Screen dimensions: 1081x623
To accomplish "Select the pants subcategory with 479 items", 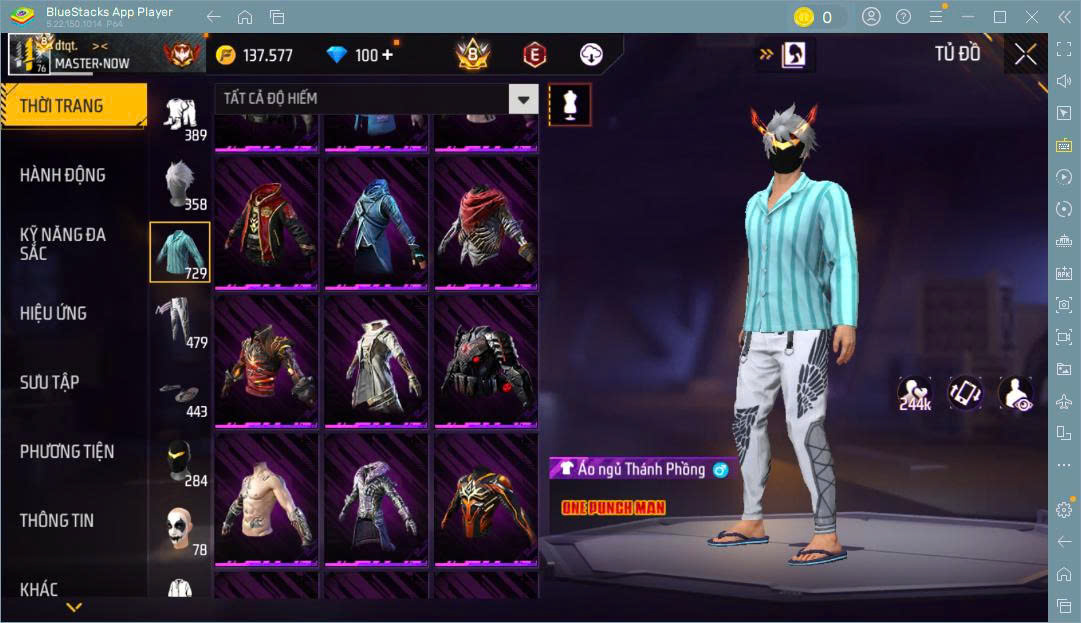I will click(x=180, y=320).
